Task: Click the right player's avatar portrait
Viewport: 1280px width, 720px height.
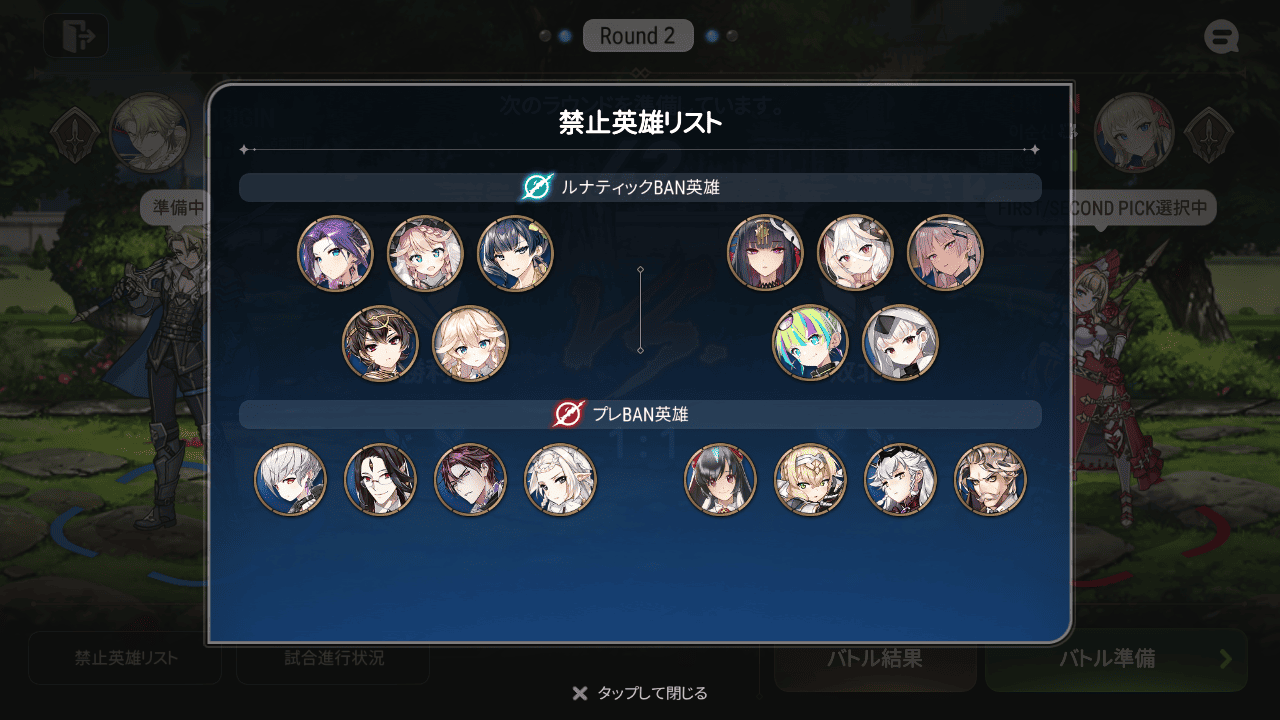Action: pos(1133,133)
